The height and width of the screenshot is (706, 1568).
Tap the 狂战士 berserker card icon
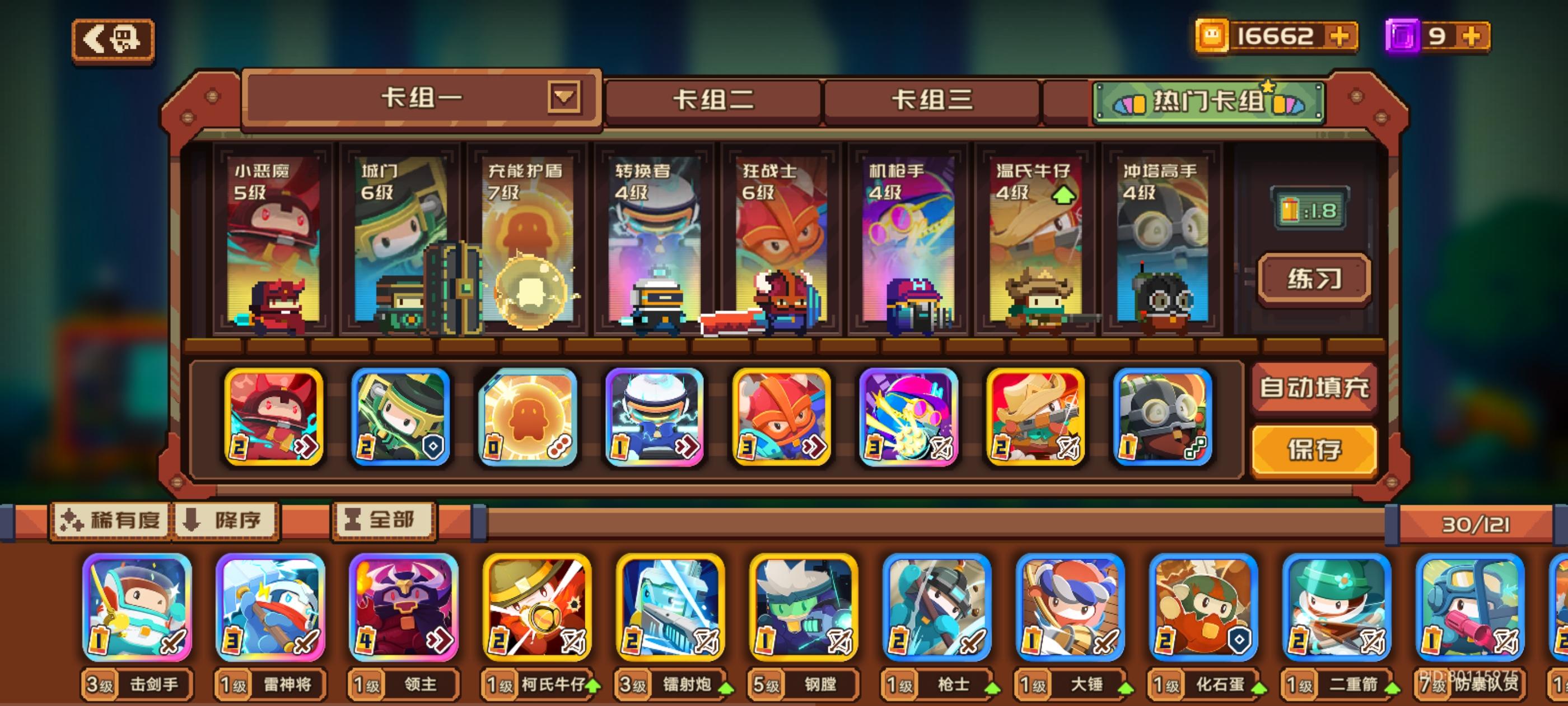[779, 417]
